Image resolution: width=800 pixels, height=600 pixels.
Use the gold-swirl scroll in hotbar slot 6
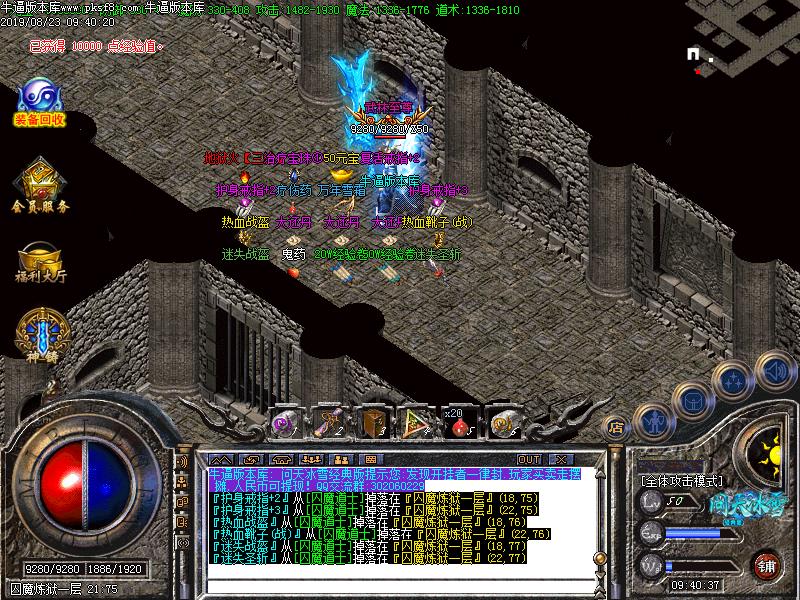tap(503, 425)
